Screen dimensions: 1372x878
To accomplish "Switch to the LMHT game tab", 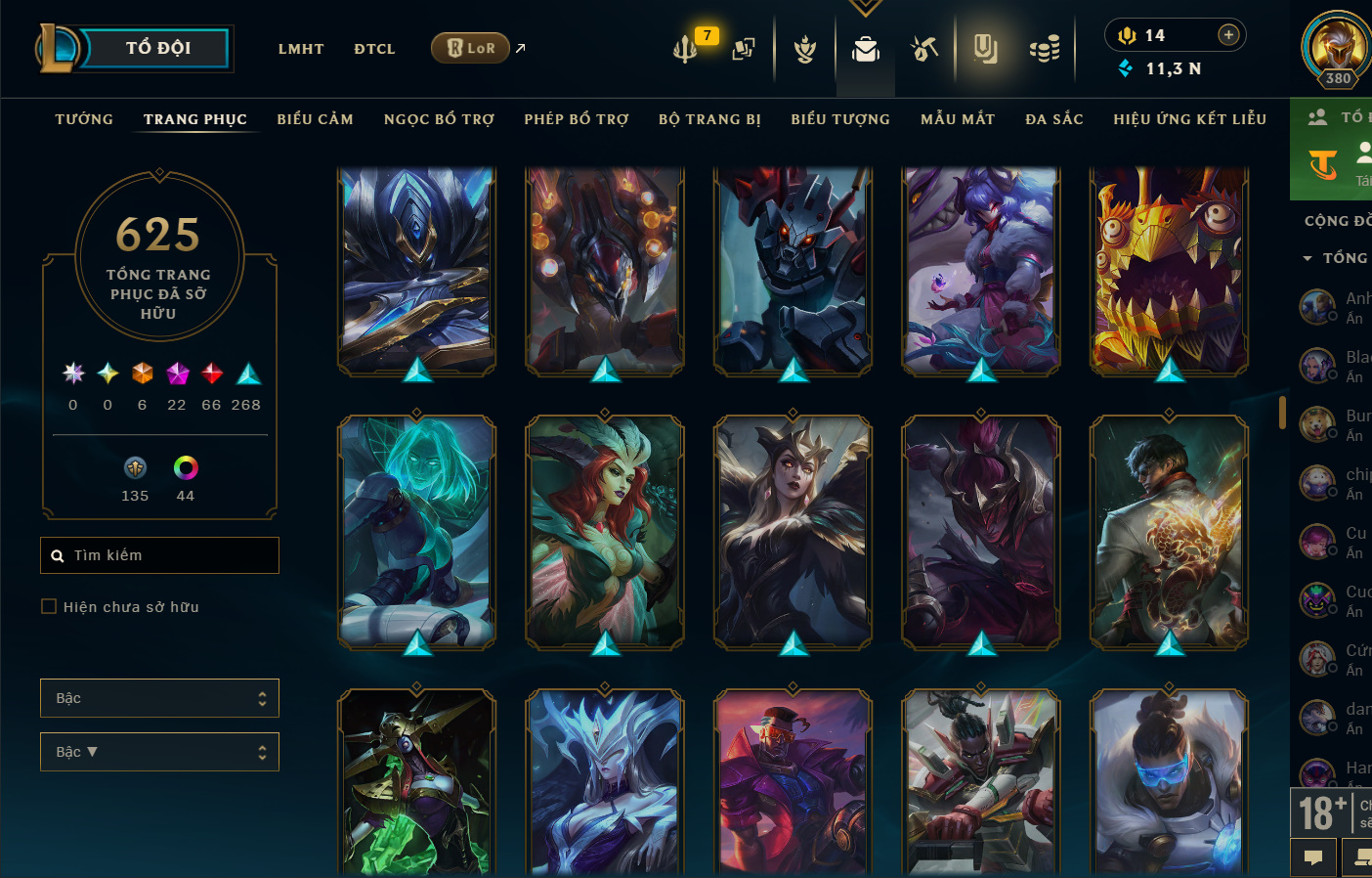I will (x=301, y=49).
